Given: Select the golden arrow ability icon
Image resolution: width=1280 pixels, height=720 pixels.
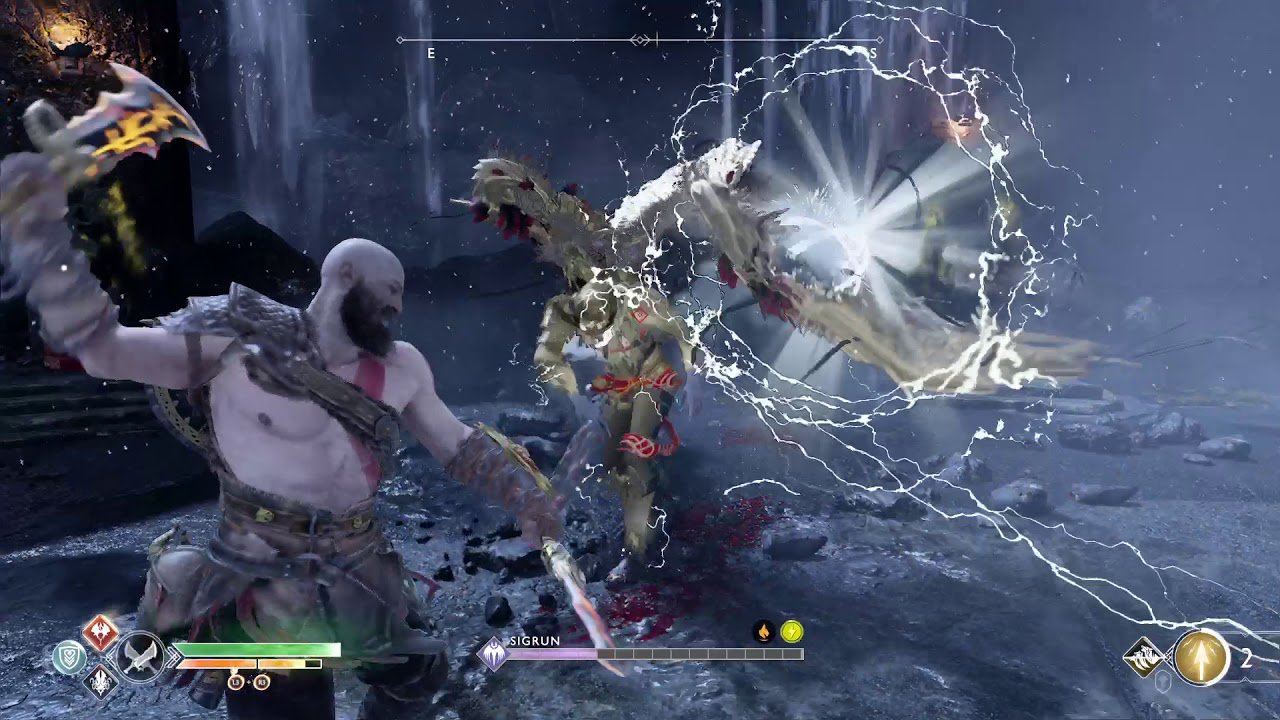Looking at the screenshot, I should 1202,657.
